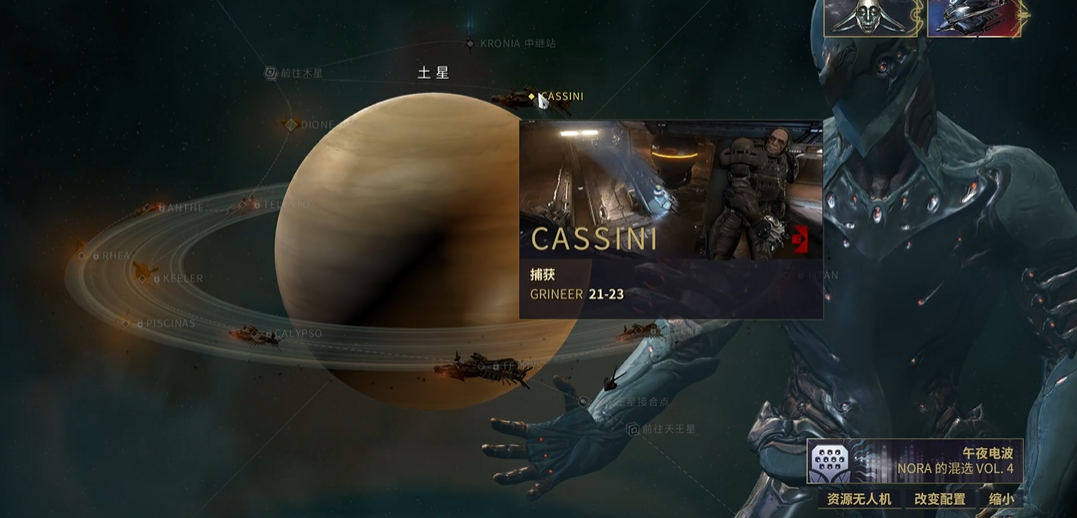Select the Dione mission node
This screenshot has width=1077, height=518.
click(x=291, y=125)
